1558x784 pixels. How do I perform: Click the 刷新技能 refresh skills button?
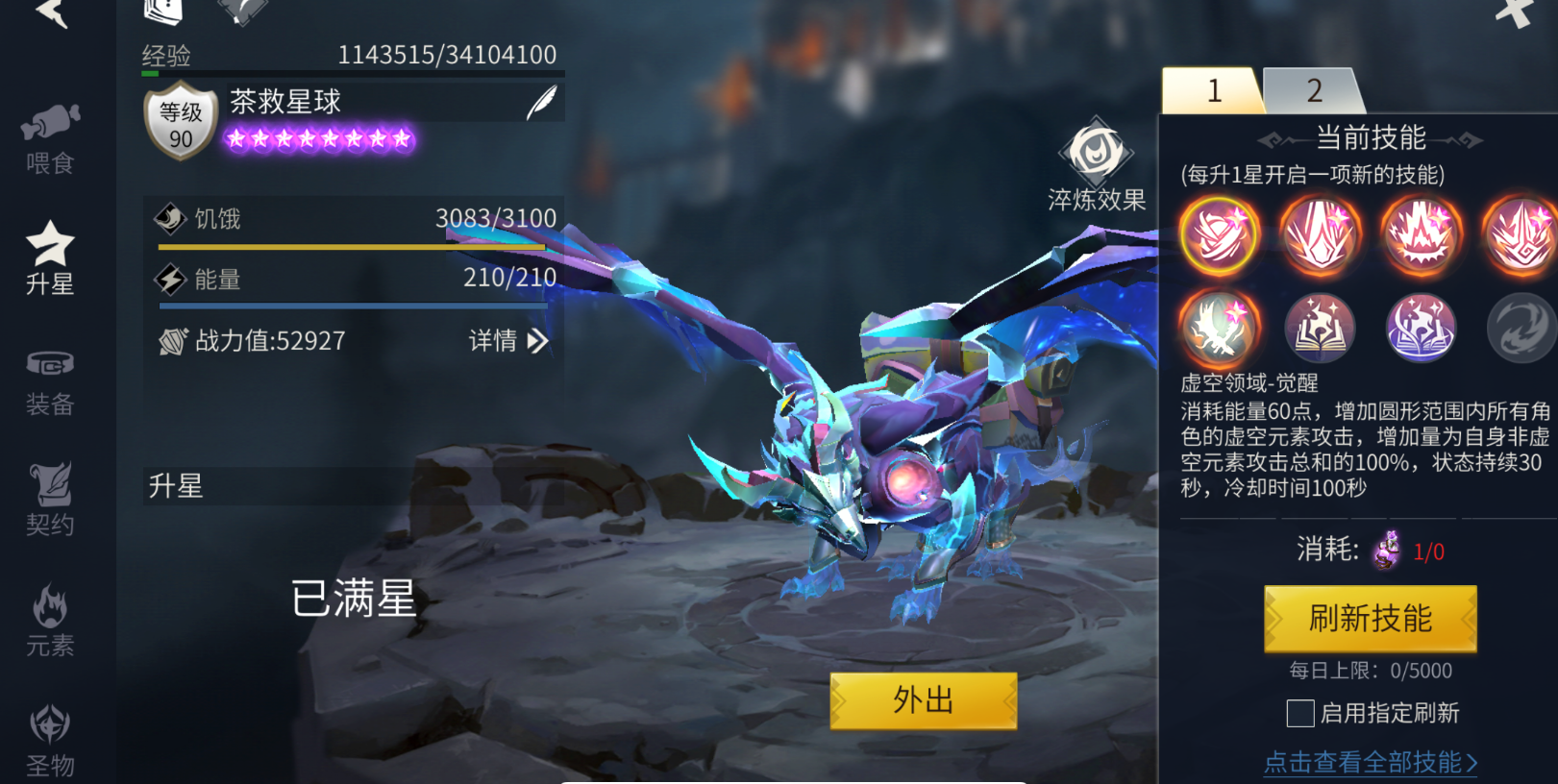pos(1370,619)
